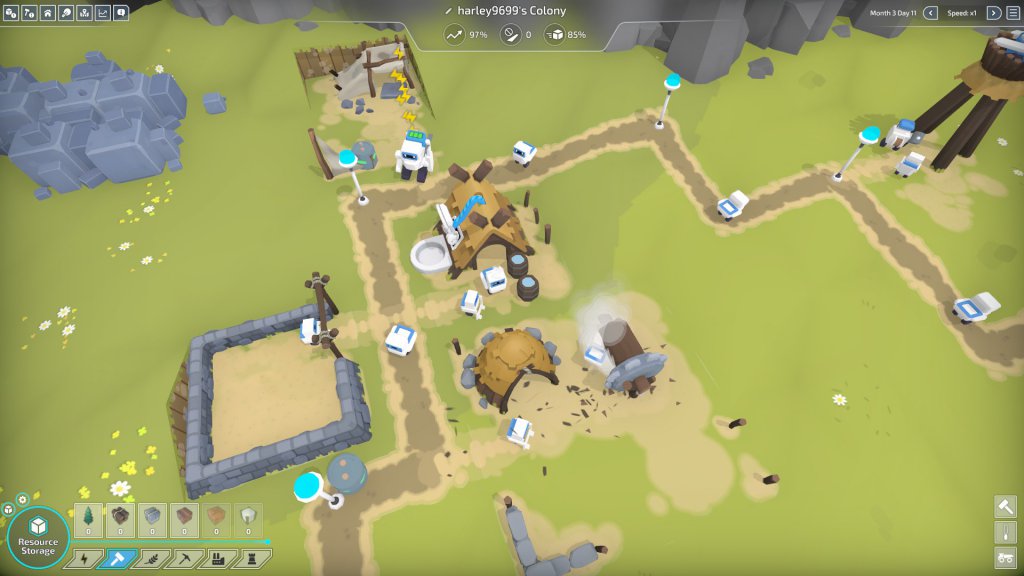
Task: Choose the white dome building slot
Action: (x=248, y=518)
